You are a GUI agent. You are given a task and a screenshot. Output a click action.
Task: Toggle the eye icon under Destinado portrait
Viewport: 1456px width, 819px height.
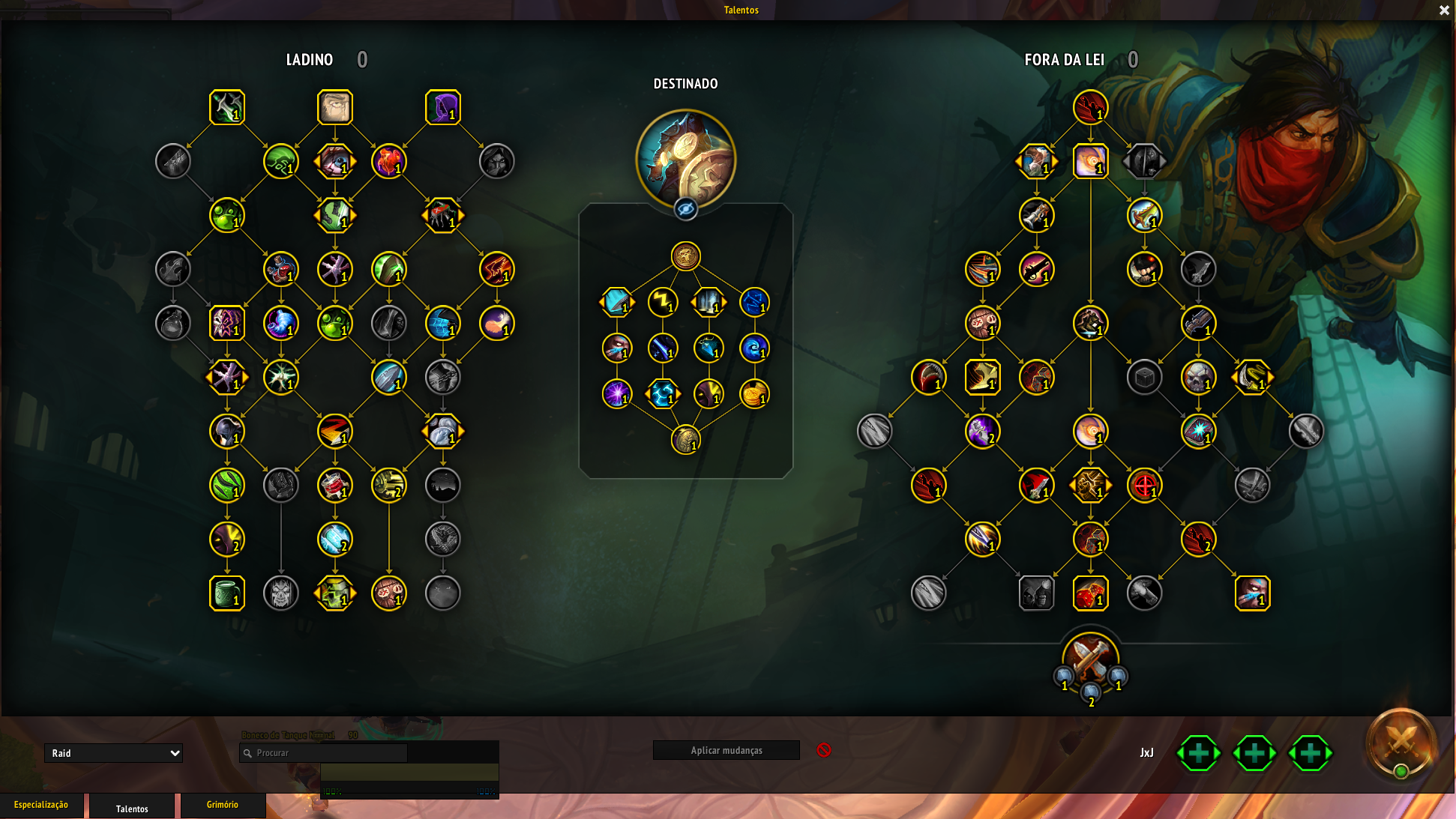[685, 209]
